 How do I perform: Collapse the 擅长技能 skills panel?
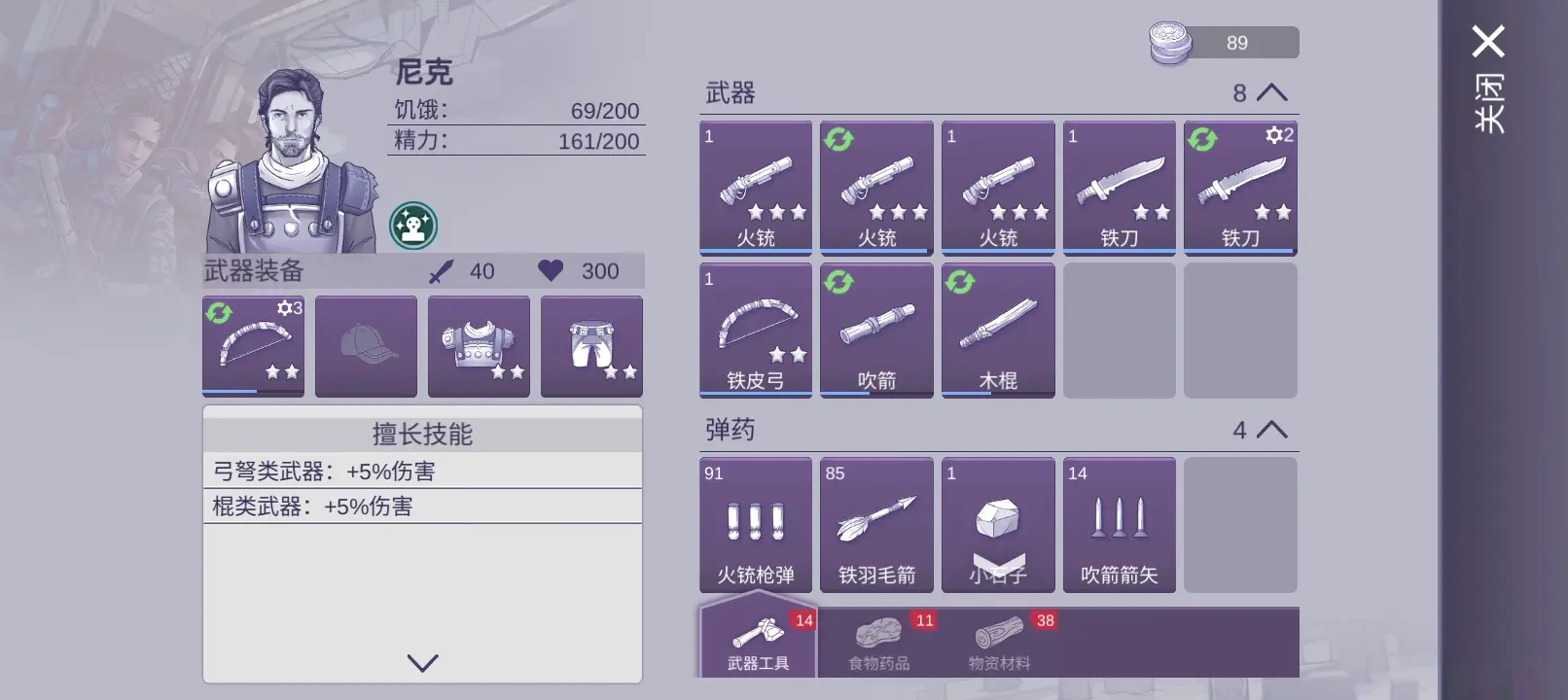pyautogui.click(x=421, y=665)
